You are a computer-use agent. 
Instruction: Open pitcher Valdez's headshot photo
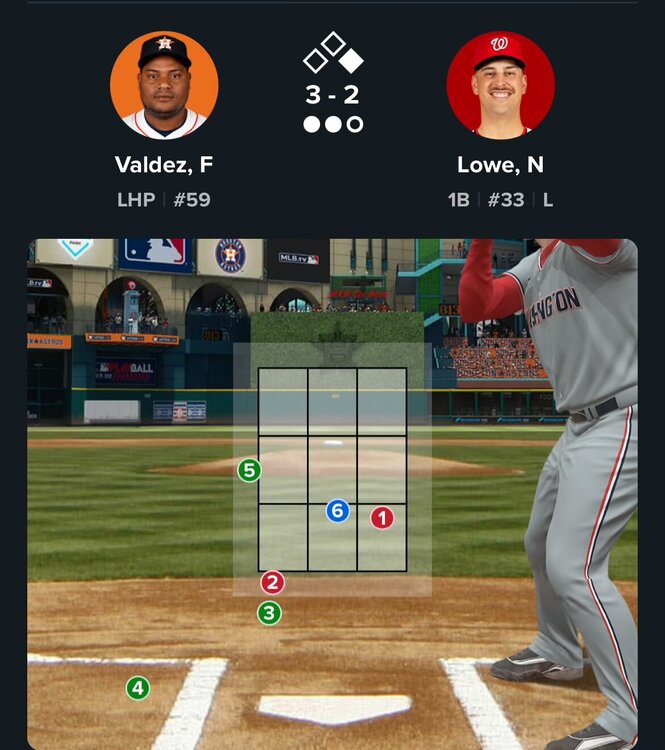click(x=164, y=85)
